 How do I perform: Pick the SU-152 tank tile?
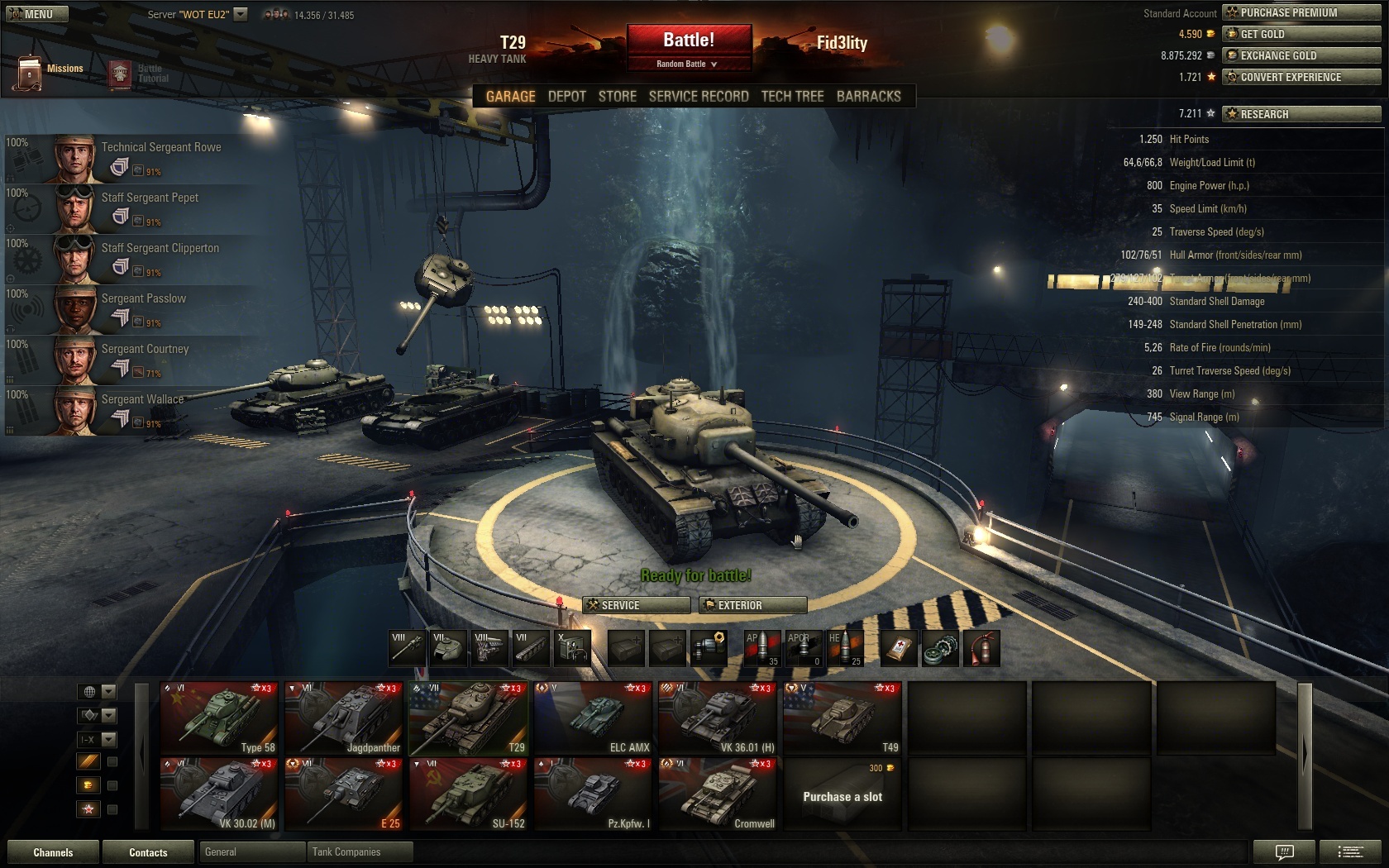[x=468, y=794]
